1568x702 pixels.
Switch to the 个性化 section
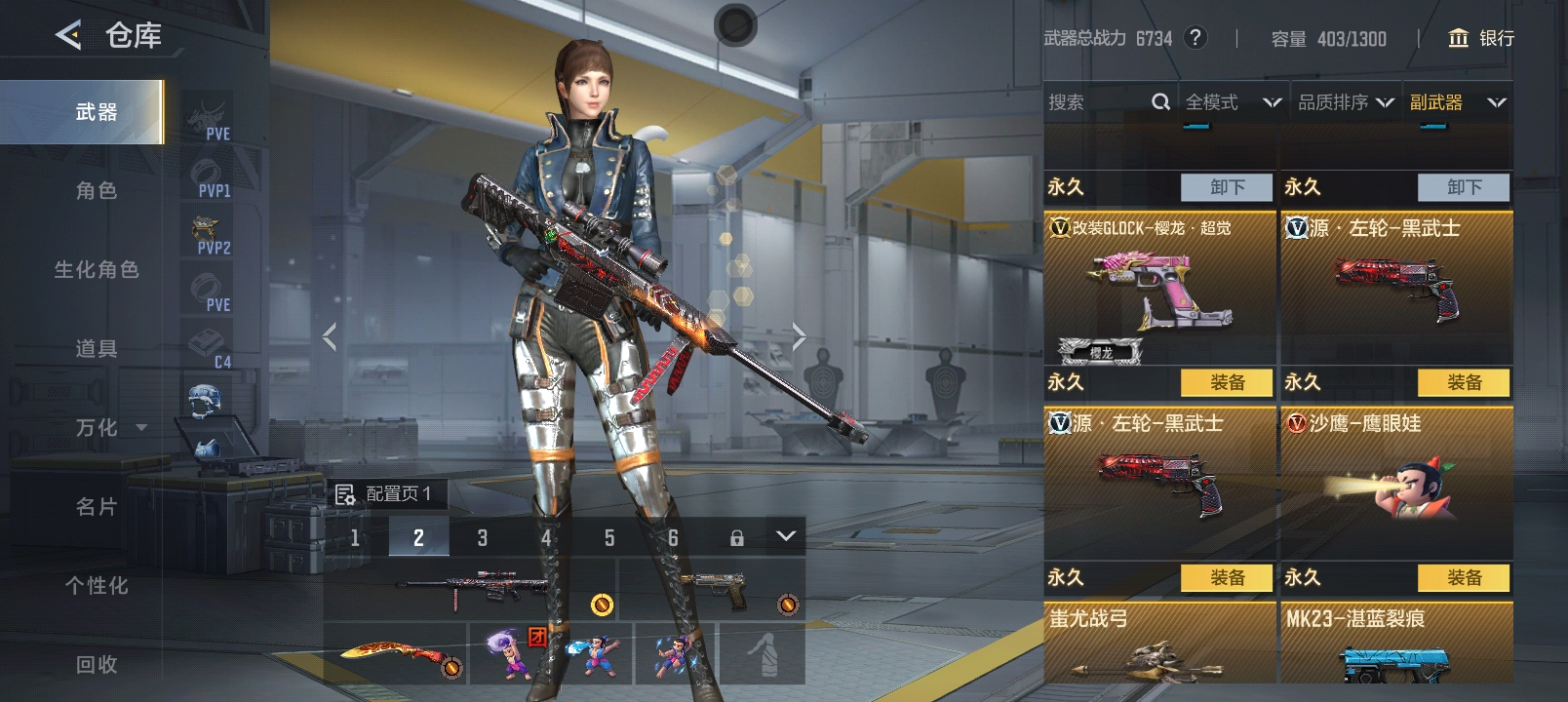(x=96, y=586)
